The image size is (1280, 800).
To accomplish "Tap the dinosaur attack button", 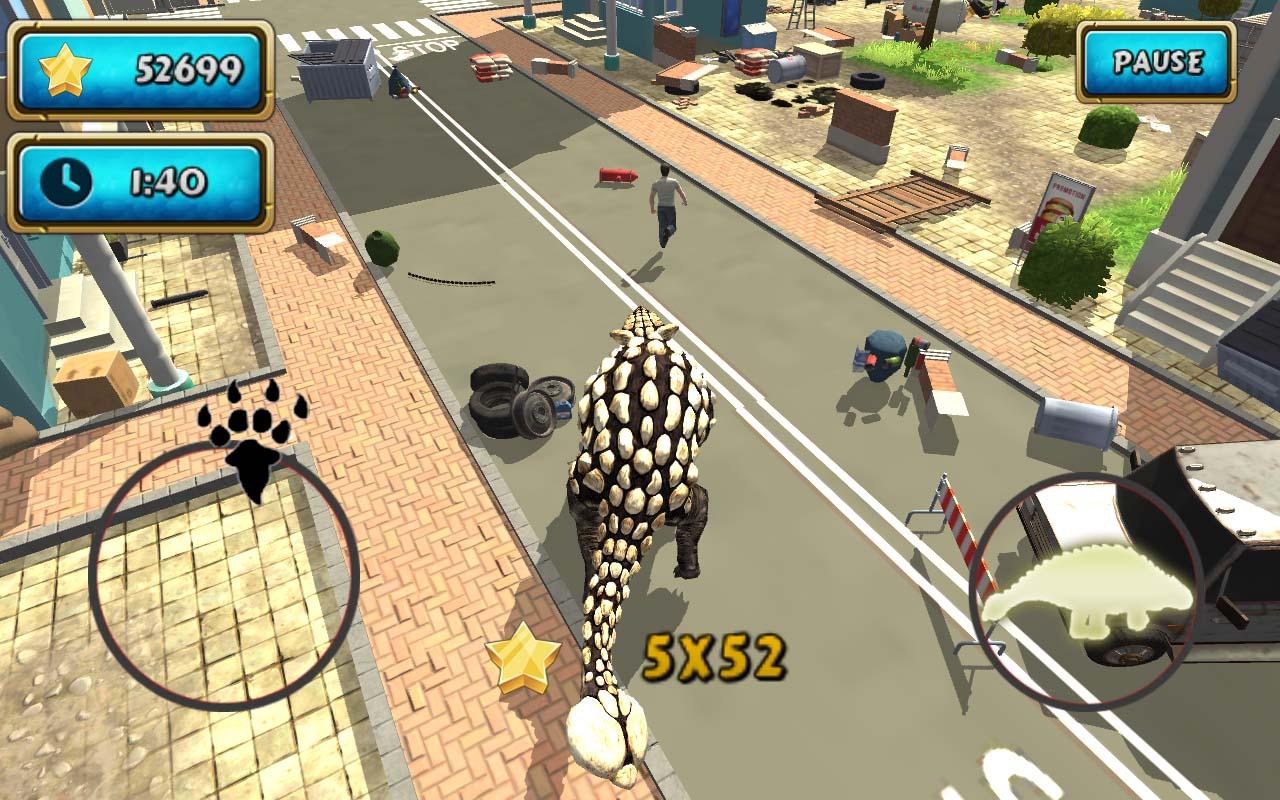I will (x=1085, y=588).
